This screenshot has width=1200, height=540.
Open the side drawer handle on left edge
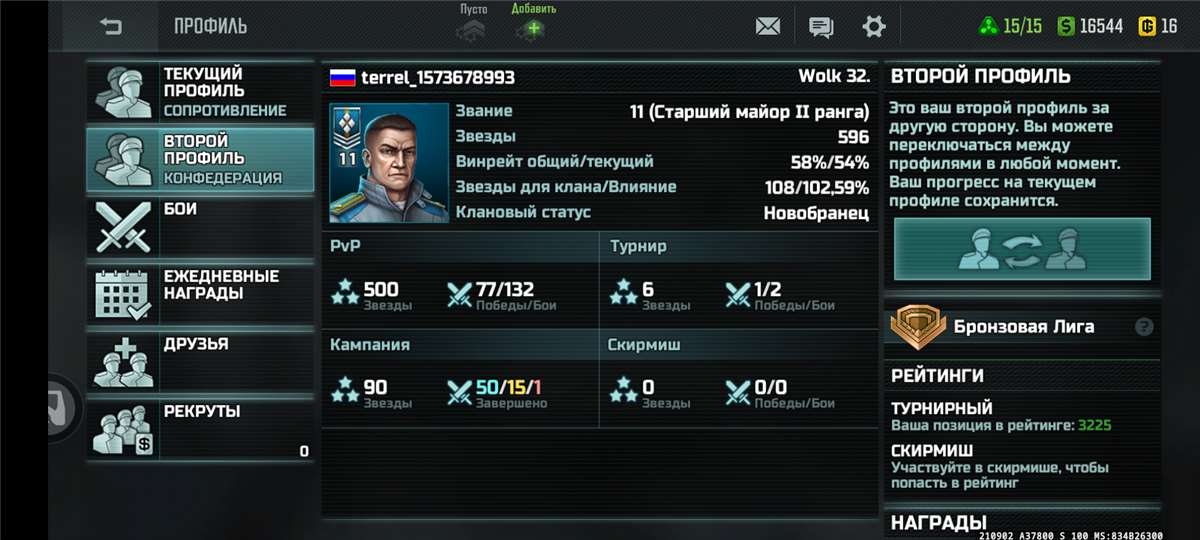click(62, 406)
